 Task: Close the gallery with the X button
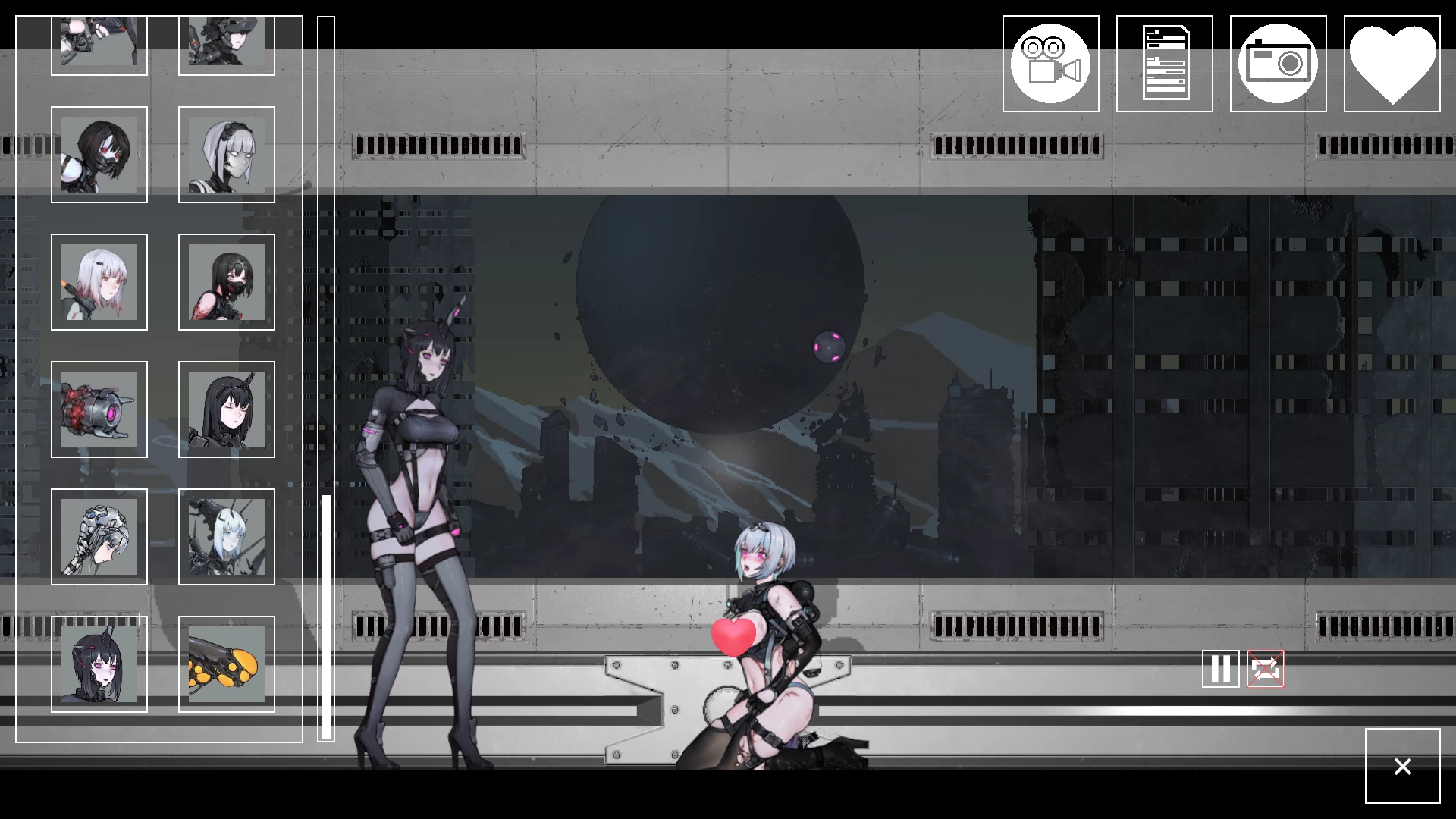coord(1402,767)
